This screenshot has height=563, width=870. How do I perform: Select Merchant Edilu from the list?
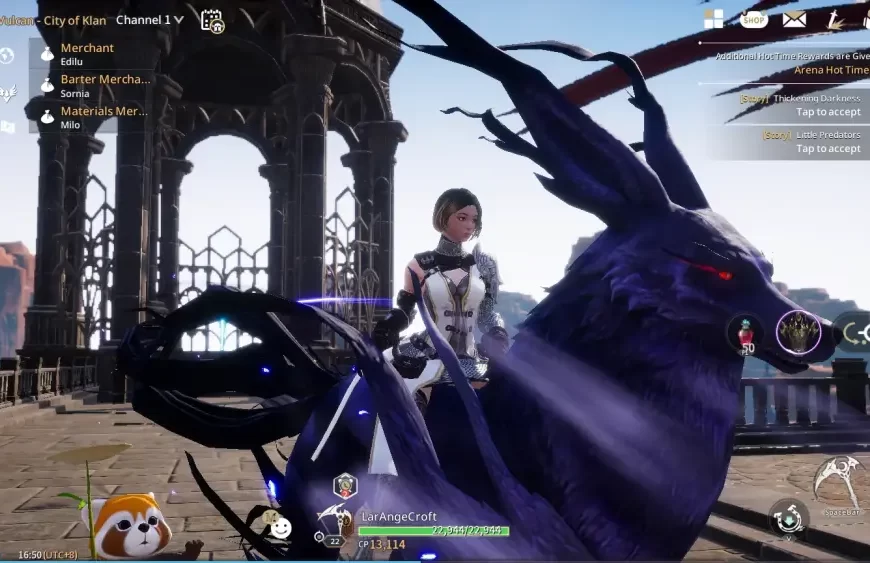click(87, 54)
